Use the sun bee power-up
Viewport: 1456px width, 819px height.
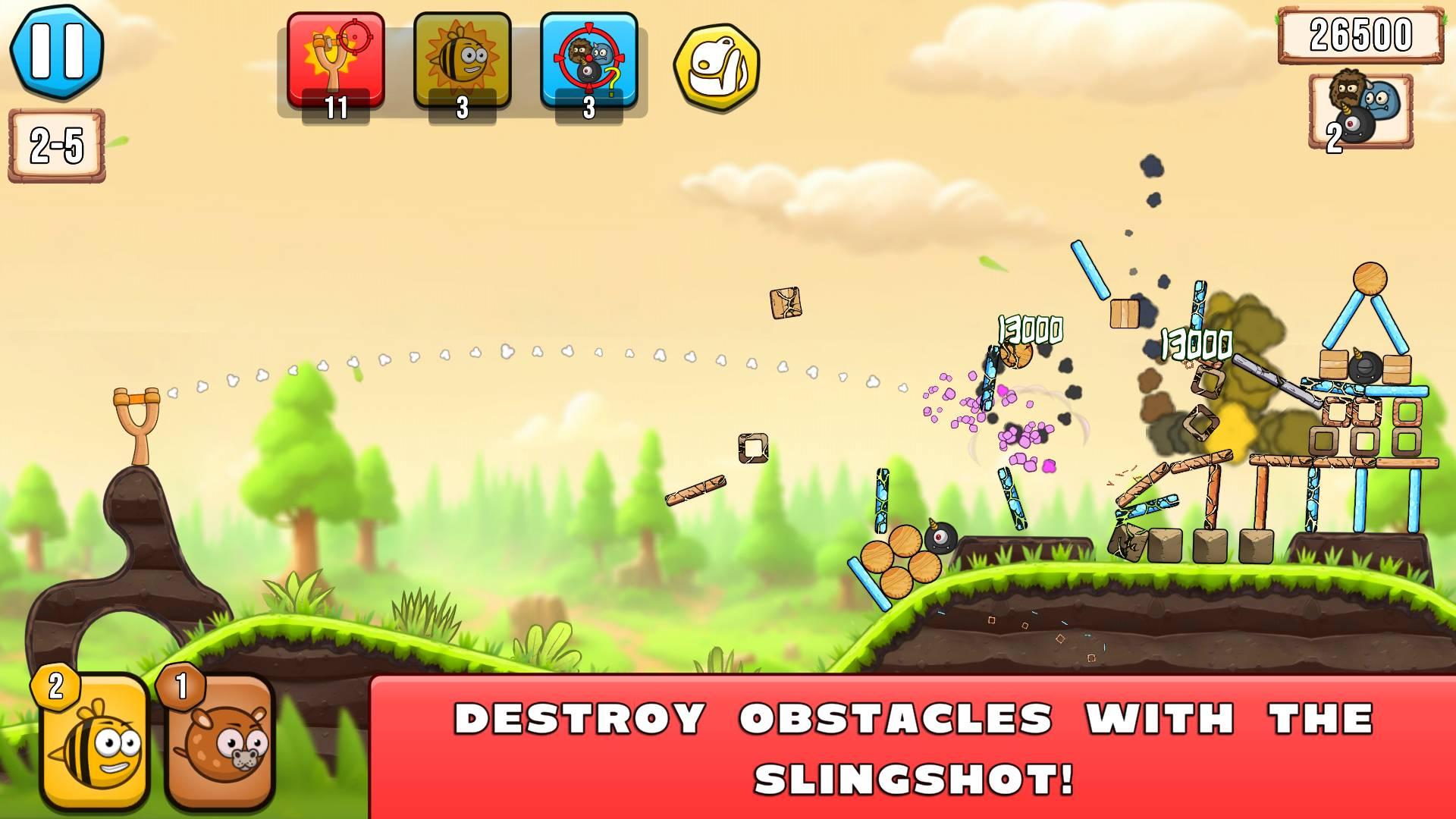tap(462, 62)
